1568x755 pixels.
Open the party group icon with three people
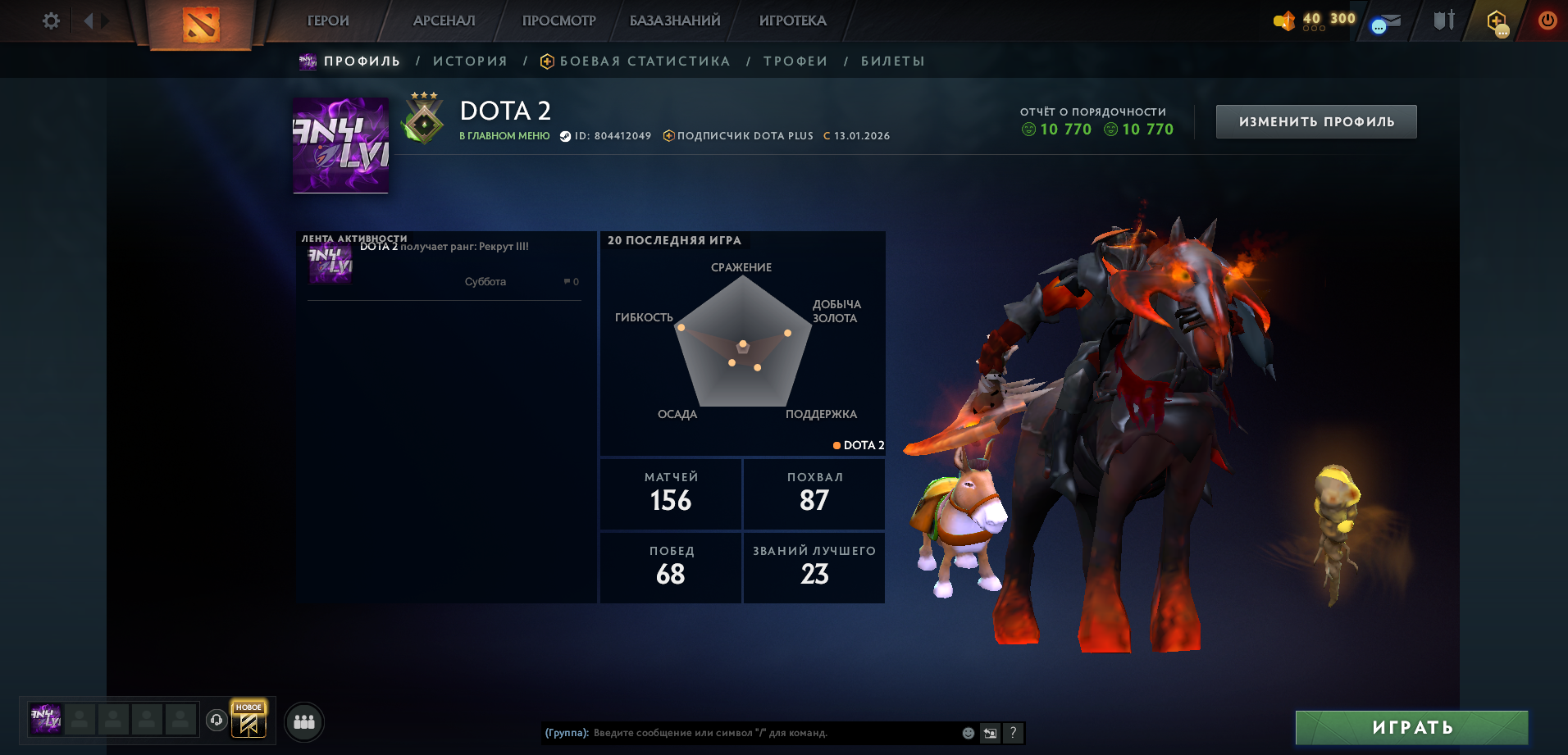click(x=303, y=721)
